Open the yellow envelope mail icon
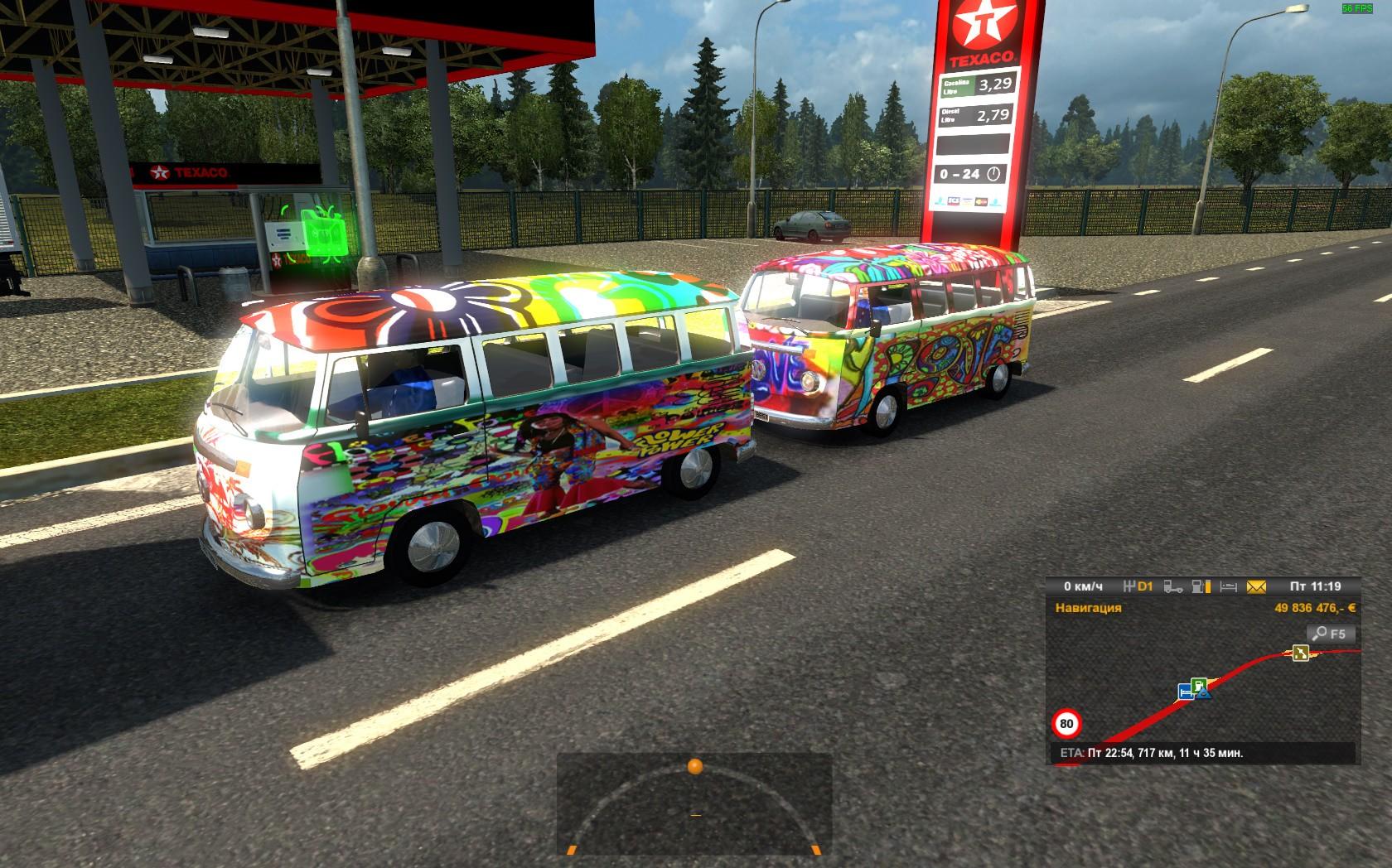Viewport: 1392px width, 868px height. (x=1256, y=587)
